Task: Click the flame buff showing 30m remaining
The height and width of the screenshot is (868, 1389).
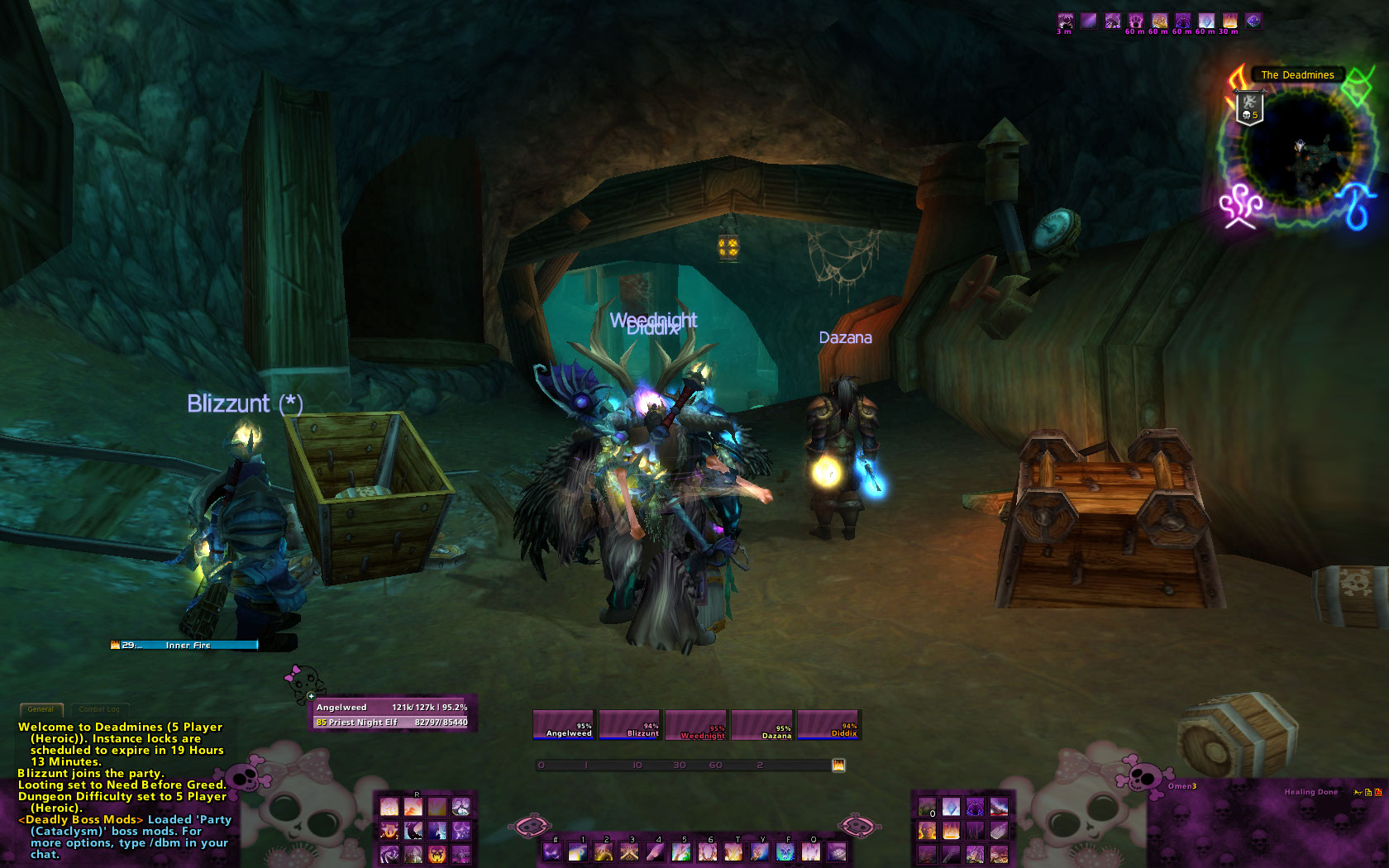Action: click(1229, 20)
